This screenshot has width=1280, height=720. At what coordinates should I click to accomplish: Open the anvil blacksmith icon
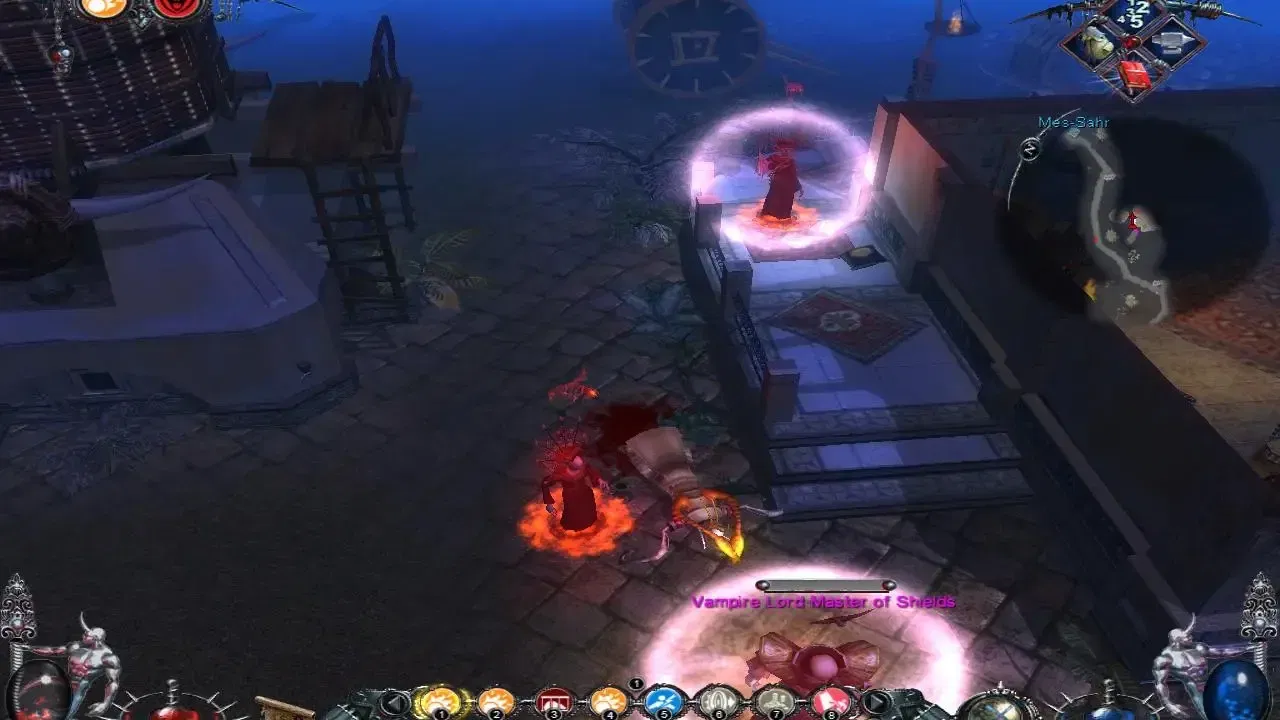pyautogui.click(x=1170, y=42)
